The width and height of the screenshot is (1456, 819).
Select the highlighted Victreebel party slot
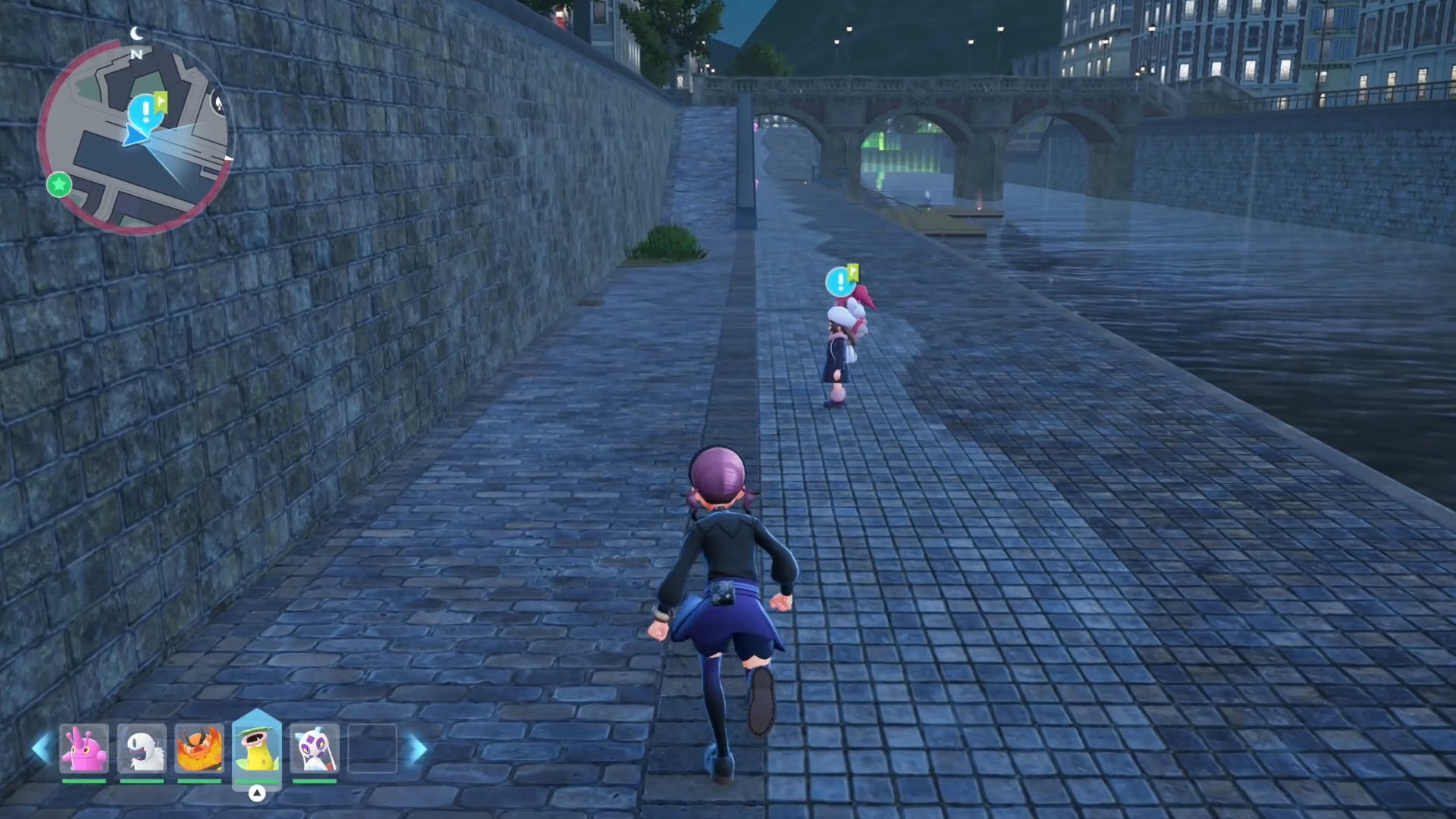[257, 747]
